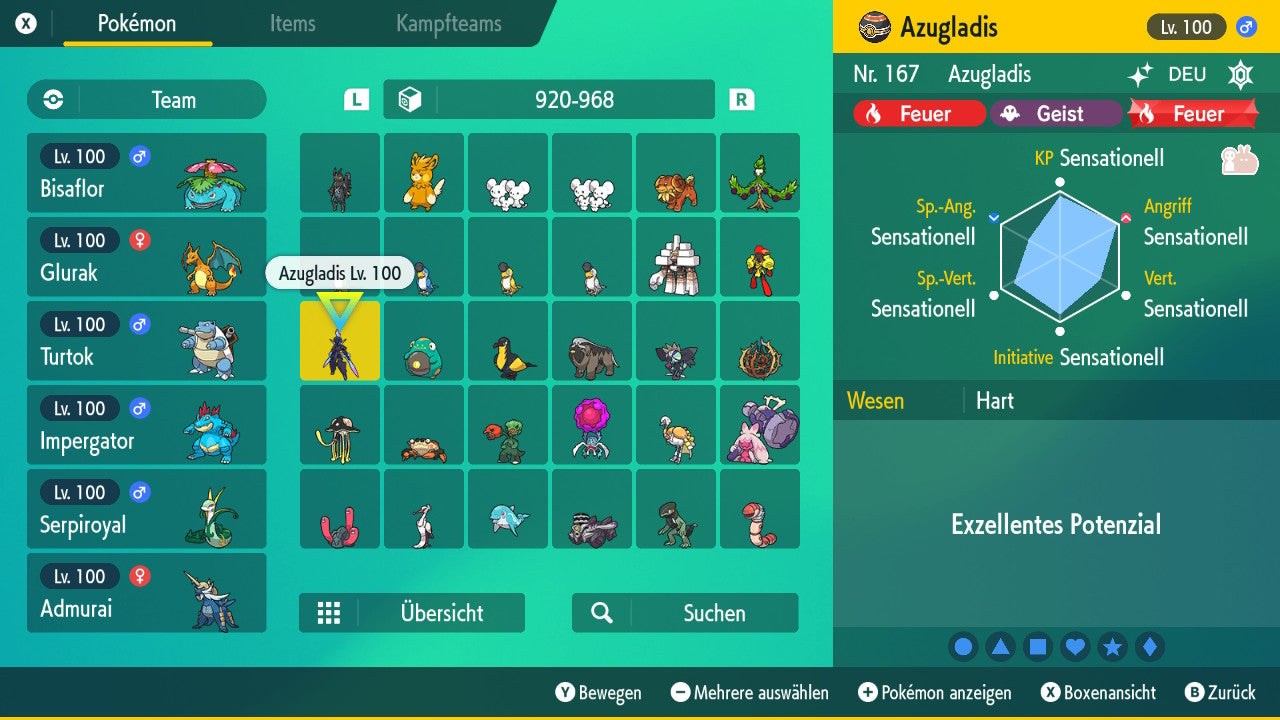
Task: Switch to the Items tab
Action: (292, 24)
